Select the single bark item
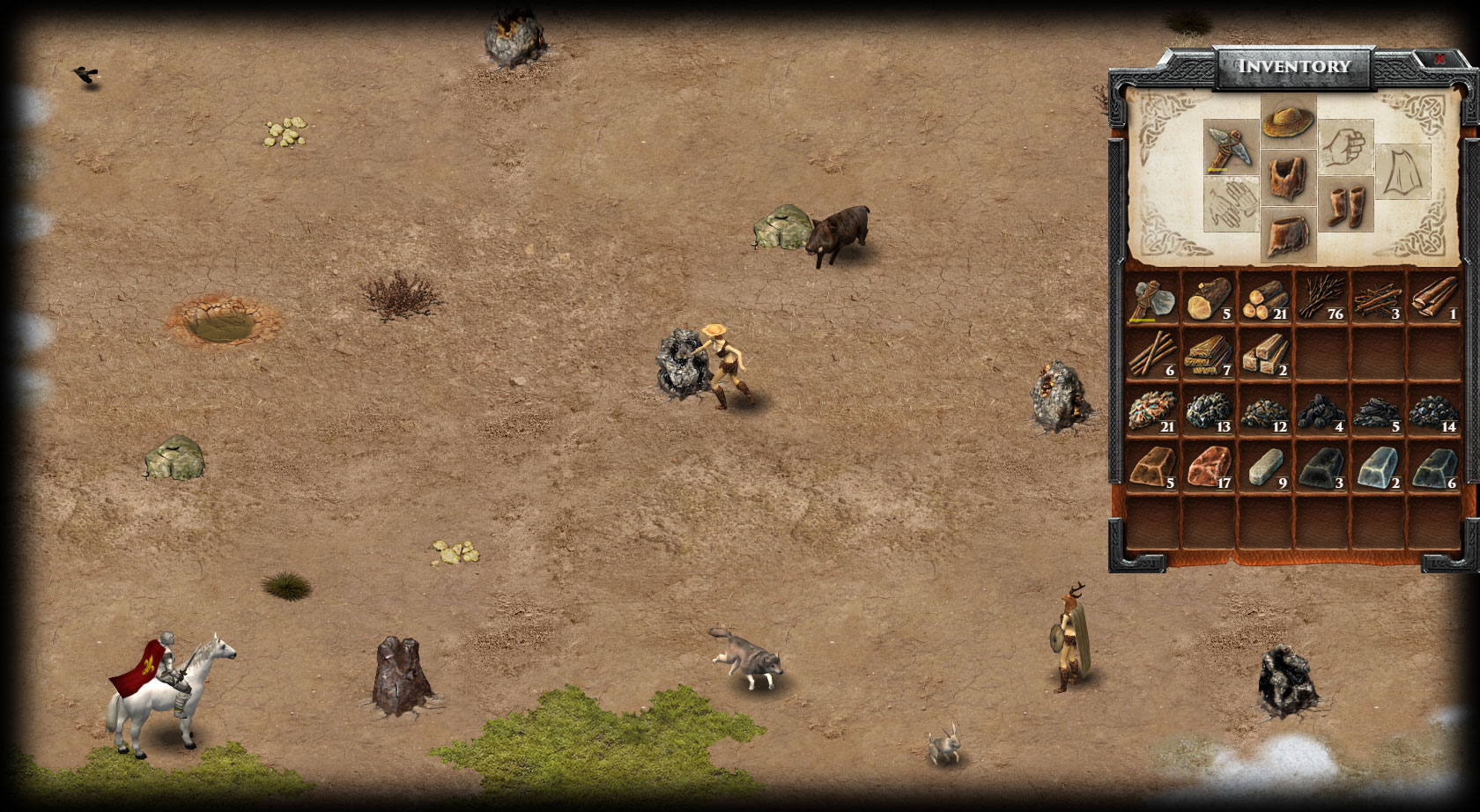This screenshot has height=812, width=1480. tap(1434, 300)
